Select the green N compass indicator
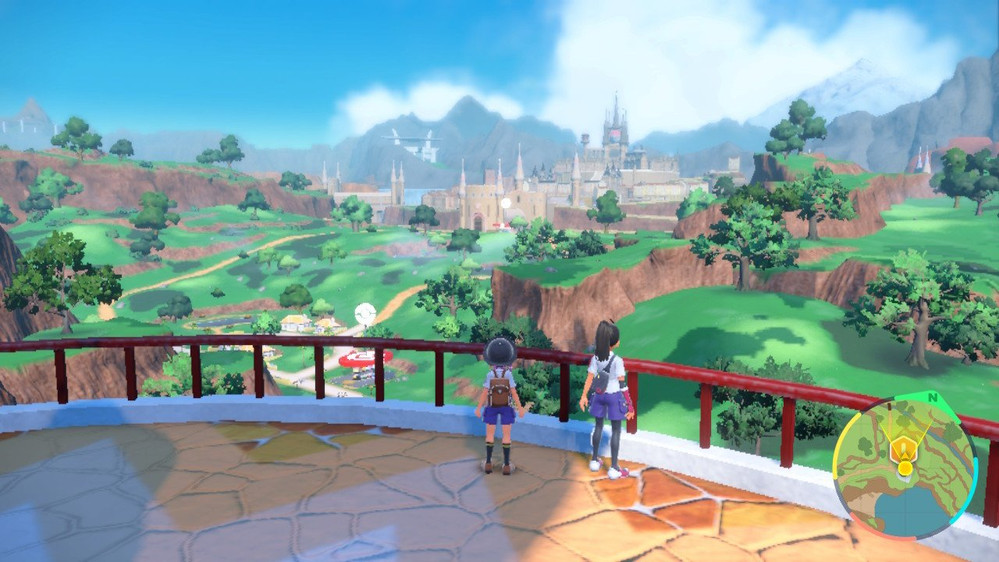 934,396
